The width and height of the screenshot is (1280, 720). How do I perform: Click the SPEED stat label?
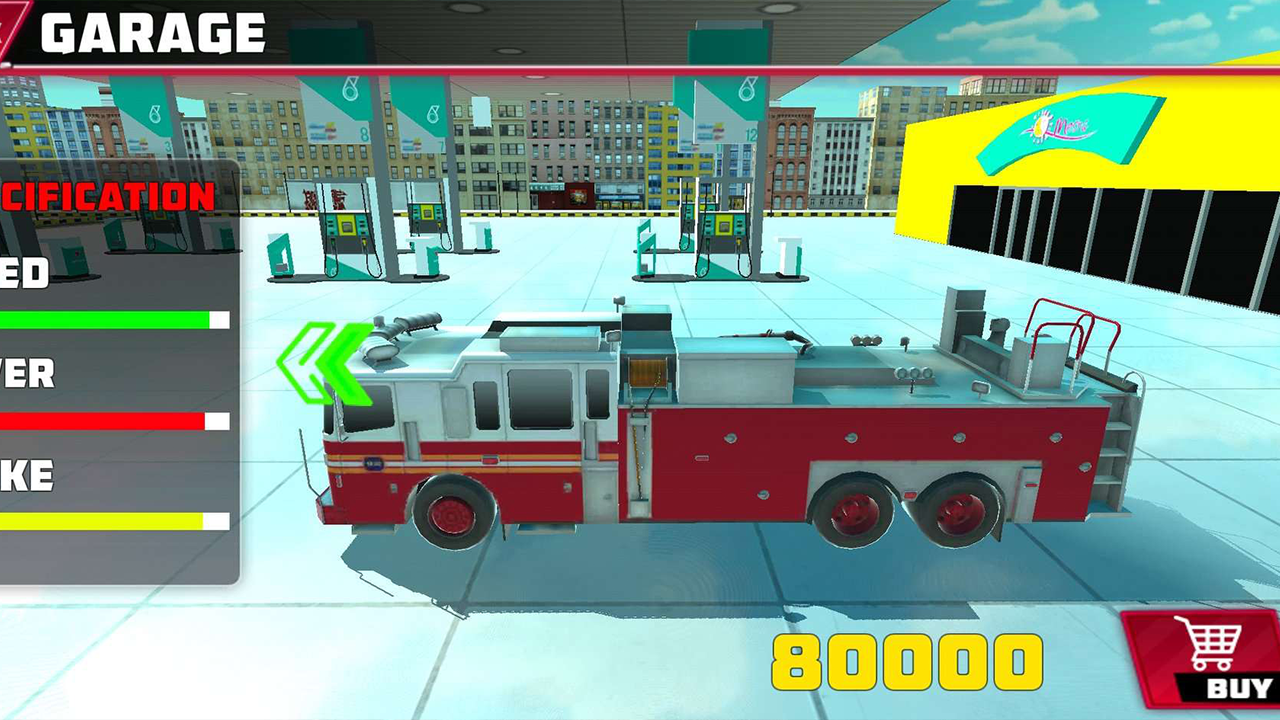click(x=25, y=272)
